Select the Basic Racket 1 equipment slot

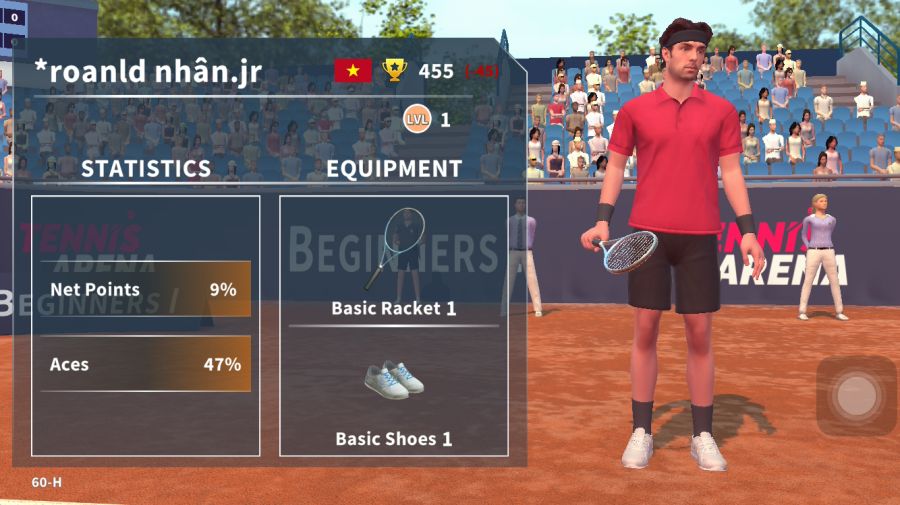394,260
